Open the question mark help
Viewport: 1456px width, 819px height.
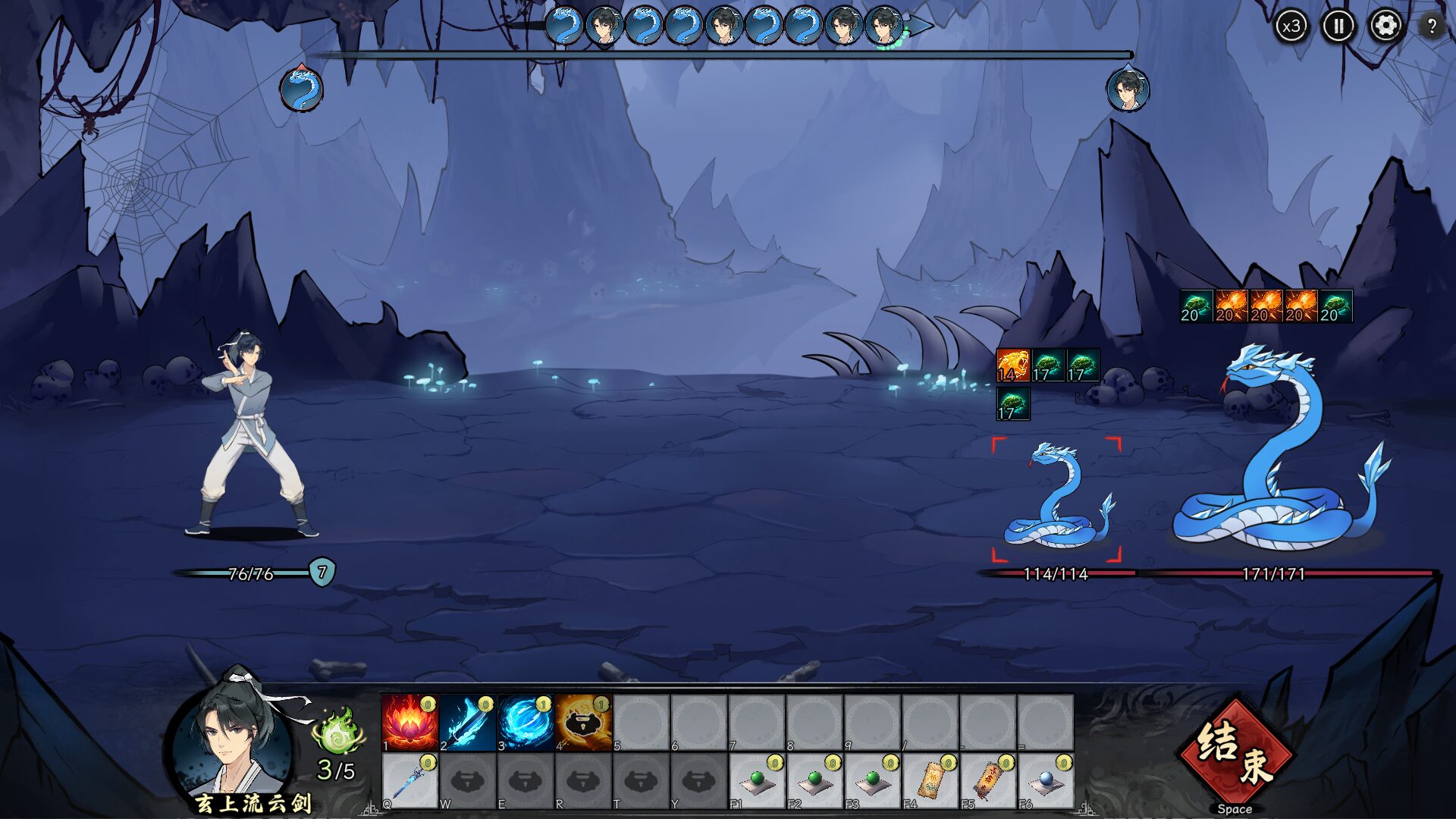[x=1431, y=27]
